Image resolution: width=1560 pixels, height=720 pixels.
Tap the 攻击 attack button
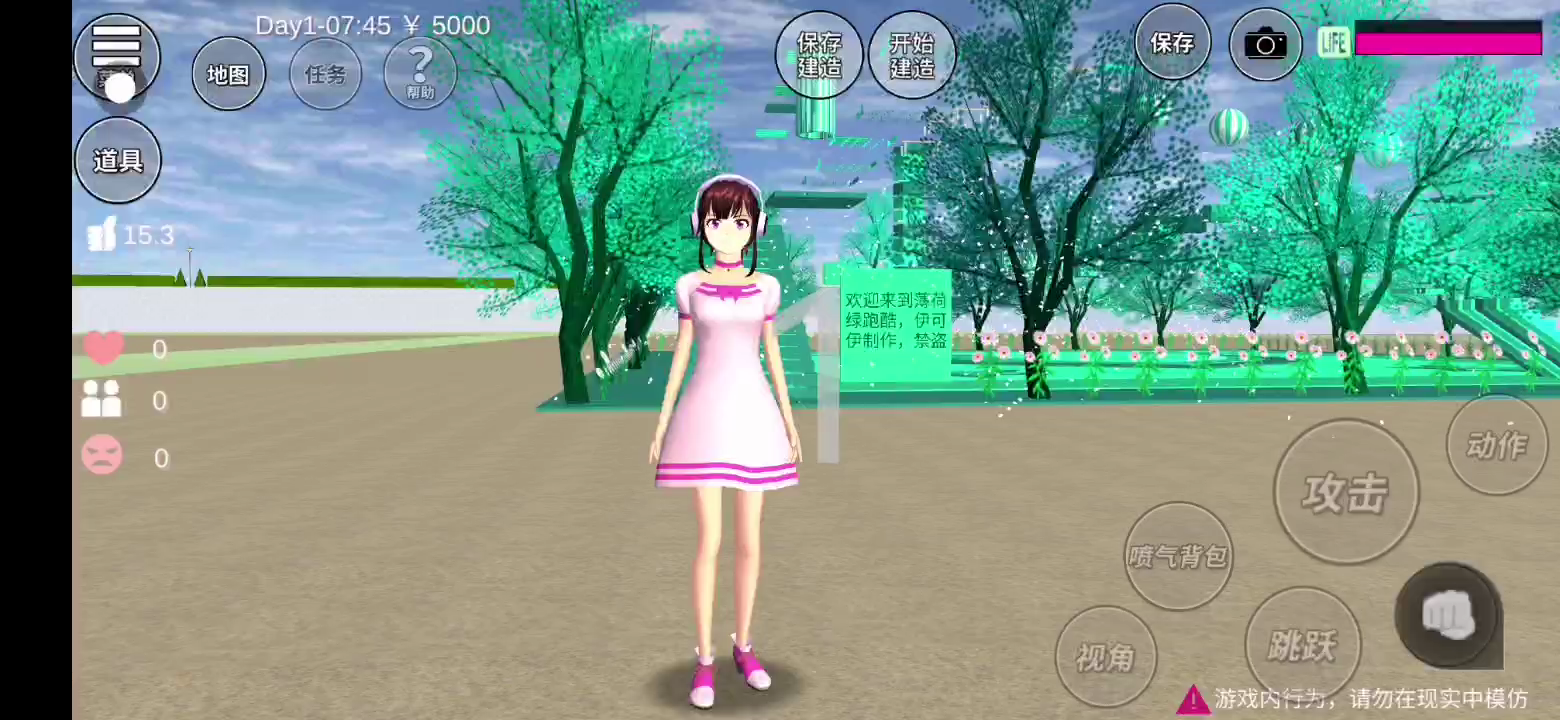click(1345, 491)
